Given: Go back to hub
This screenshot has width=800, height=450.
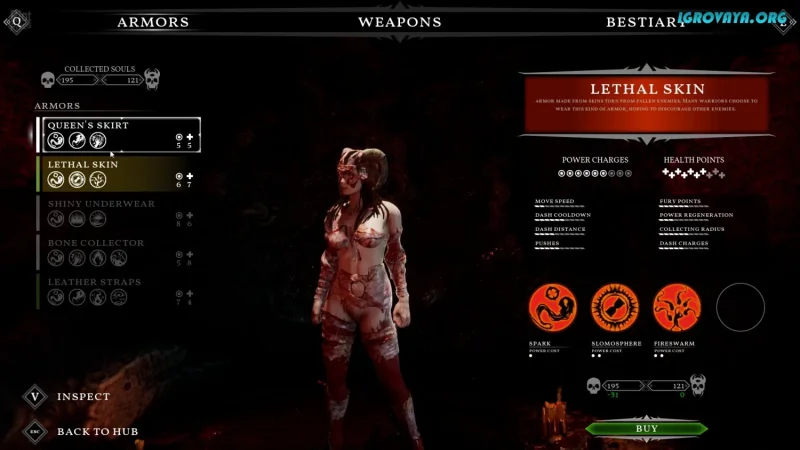Looking at the screenshot, I should 35,431.
